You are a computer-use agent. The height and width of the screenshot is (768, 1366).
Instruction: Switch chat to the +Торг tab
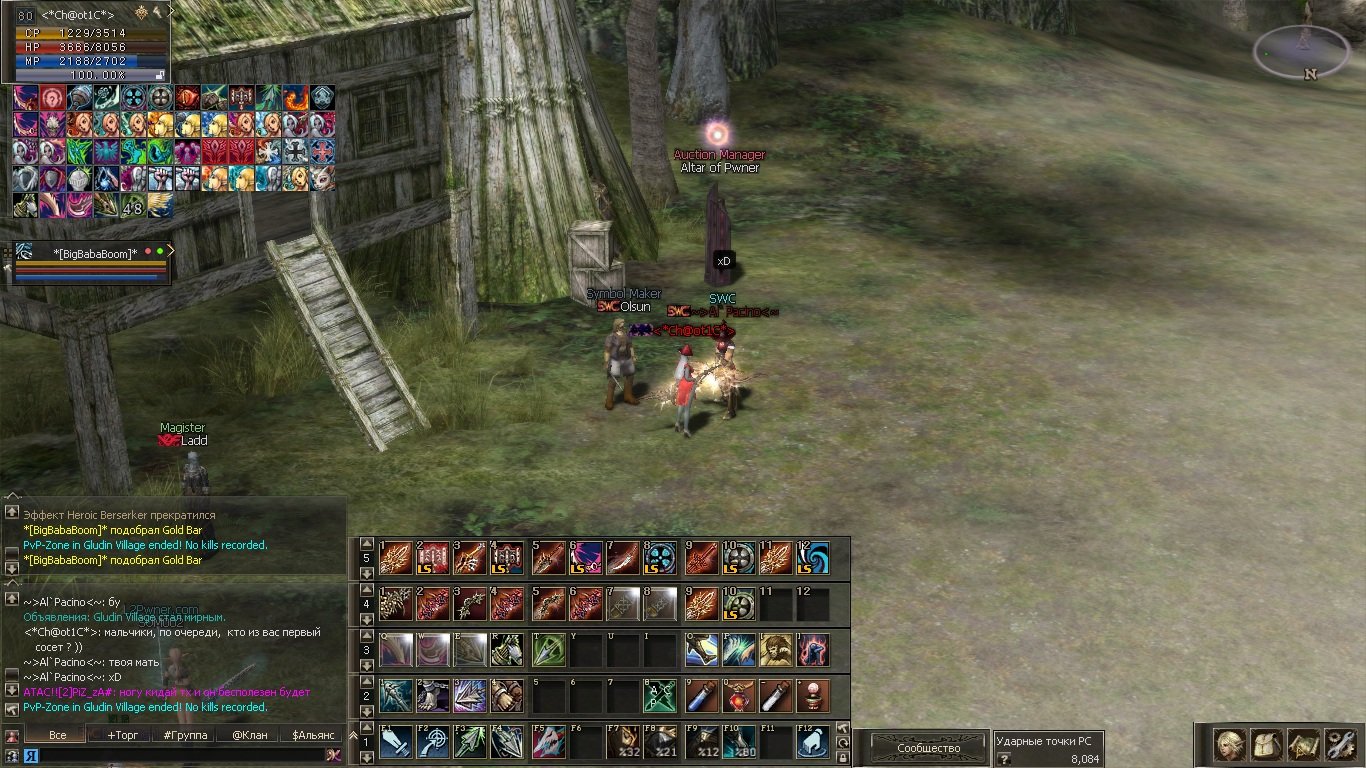123,735
